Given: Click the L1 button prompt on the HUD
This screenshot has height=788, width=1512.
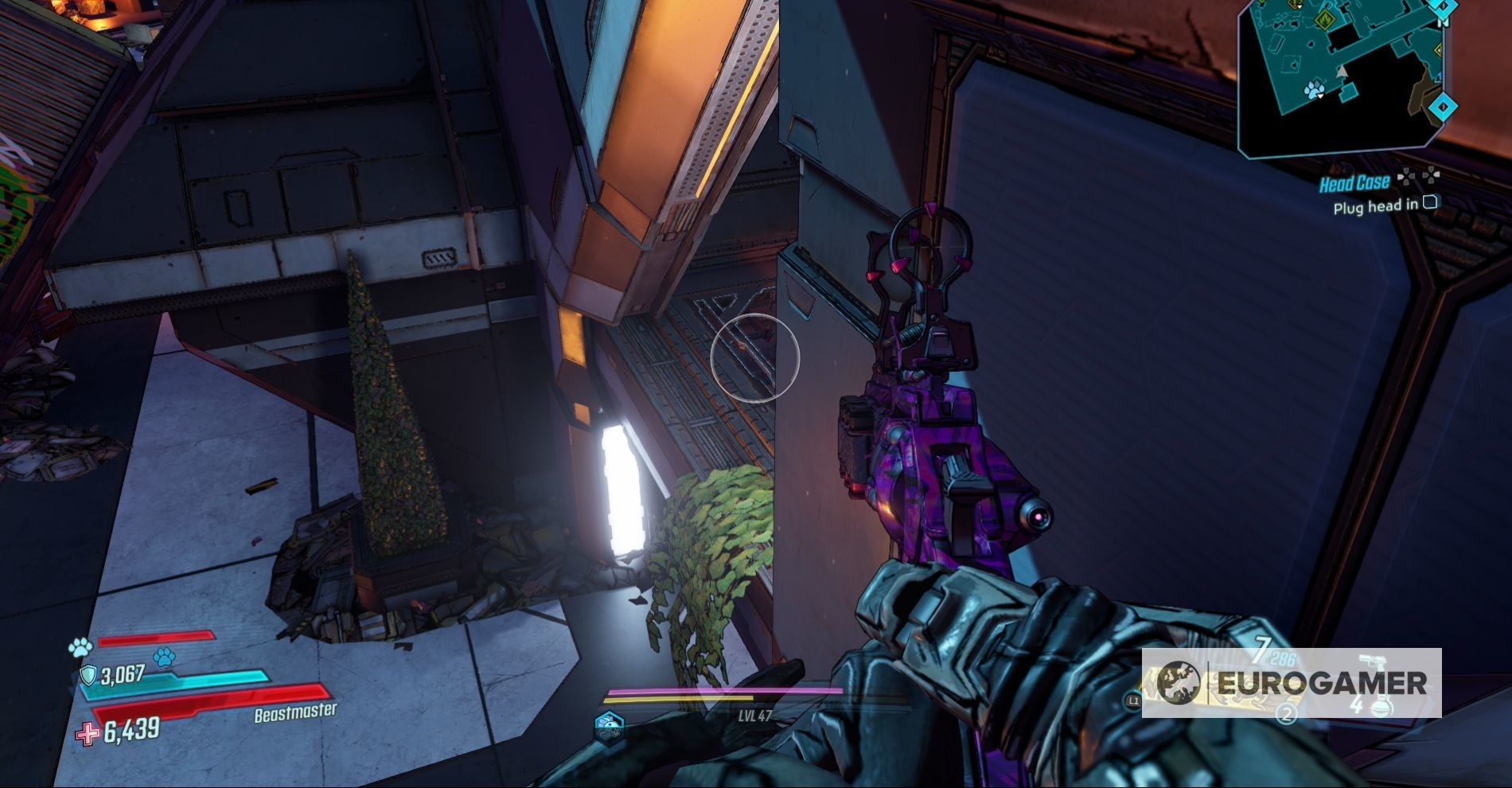Looking at the screenshot, I should click(1132, 700).
